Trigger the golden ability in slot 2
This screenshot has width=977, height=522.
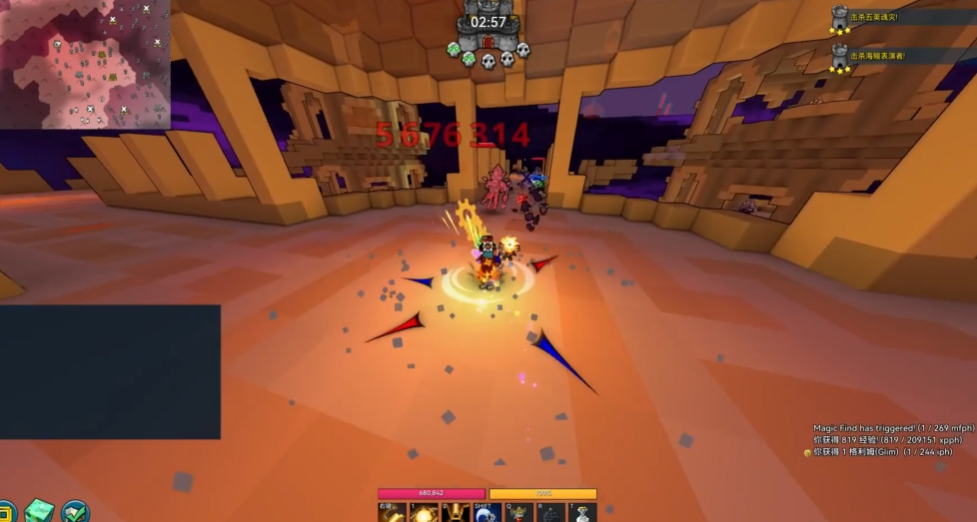(x=455, y=512)
